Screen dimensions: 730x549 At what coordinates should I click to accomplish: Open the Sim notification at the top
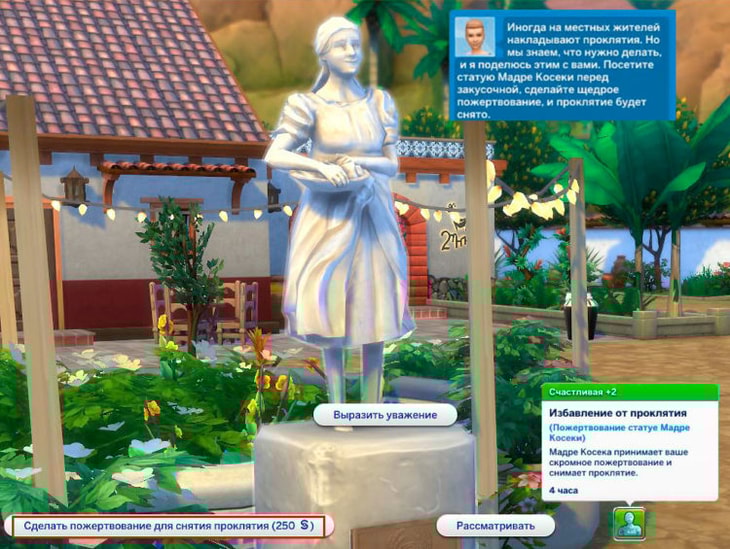pos(562,66)
